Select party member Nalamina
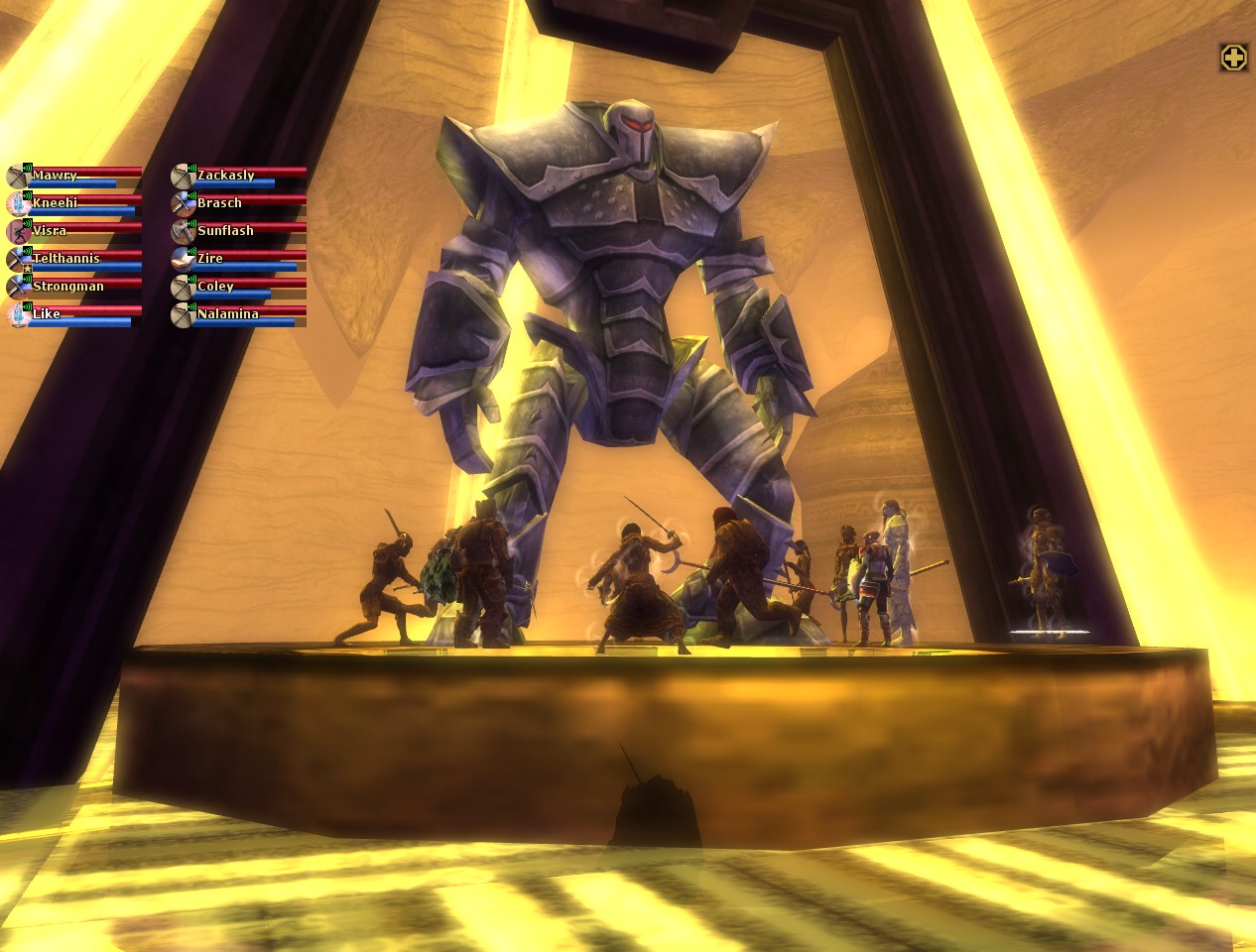The image size is (1256, 952). (x=239, y=315)
